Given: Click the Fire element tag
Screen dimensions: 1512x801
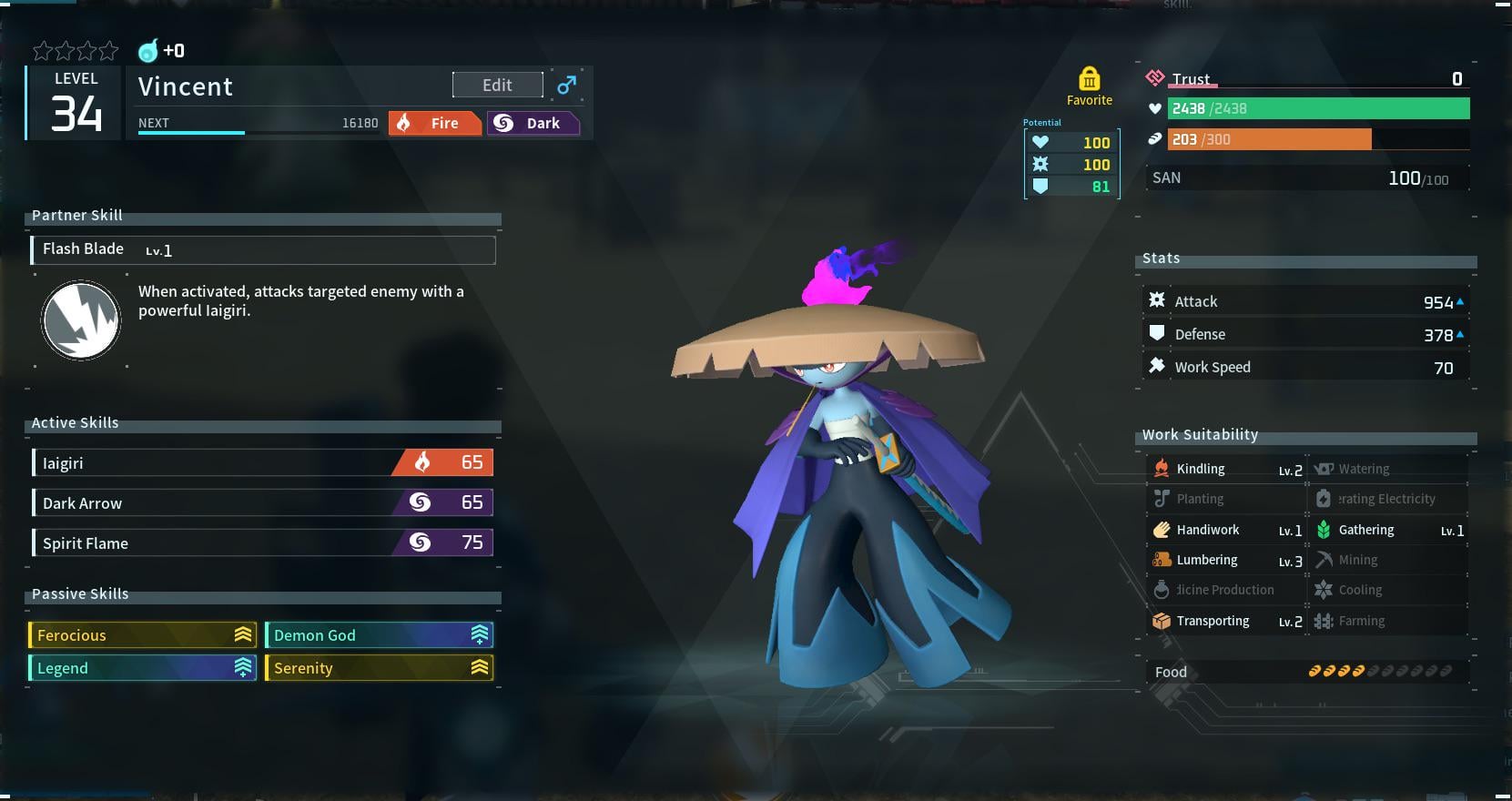Looking at the screenshot, I should click(435, 123).
